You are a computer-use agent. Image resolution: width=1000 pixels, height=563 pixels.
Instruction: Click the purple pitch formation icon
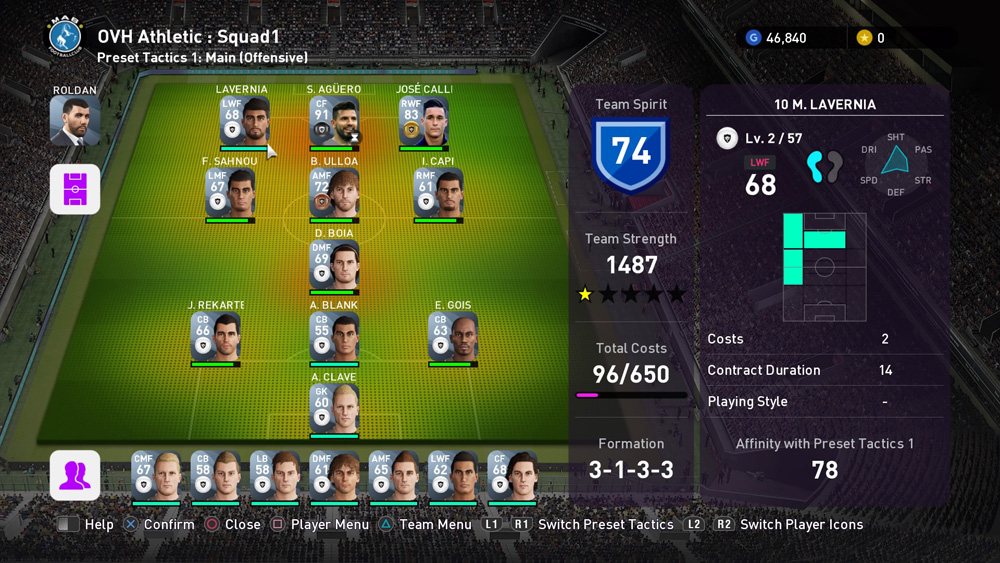[x=75, y=189]
